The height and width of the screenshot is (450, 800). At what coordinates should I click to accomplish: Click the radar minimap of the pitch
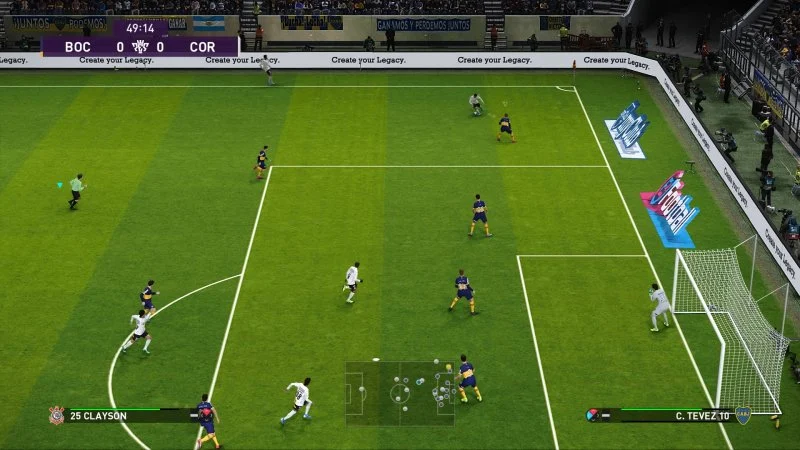400,392
